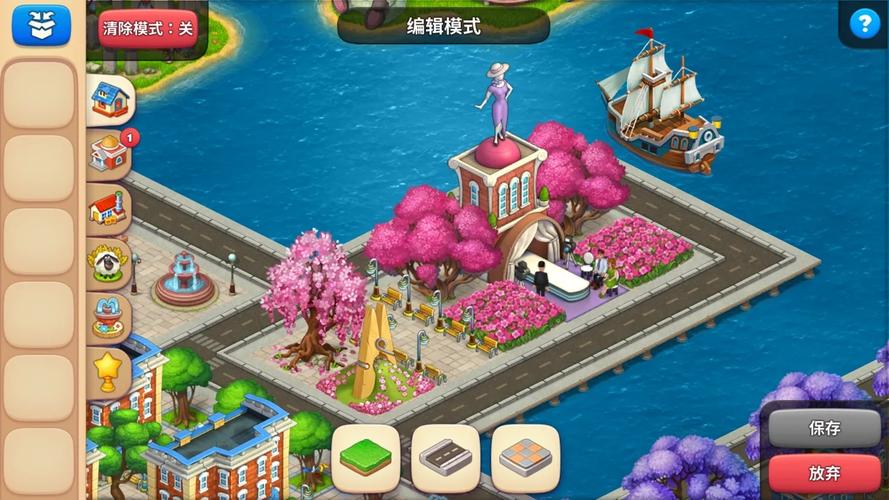Pick the gray road tile tool
889x500 pixels.
pos(445,458)
